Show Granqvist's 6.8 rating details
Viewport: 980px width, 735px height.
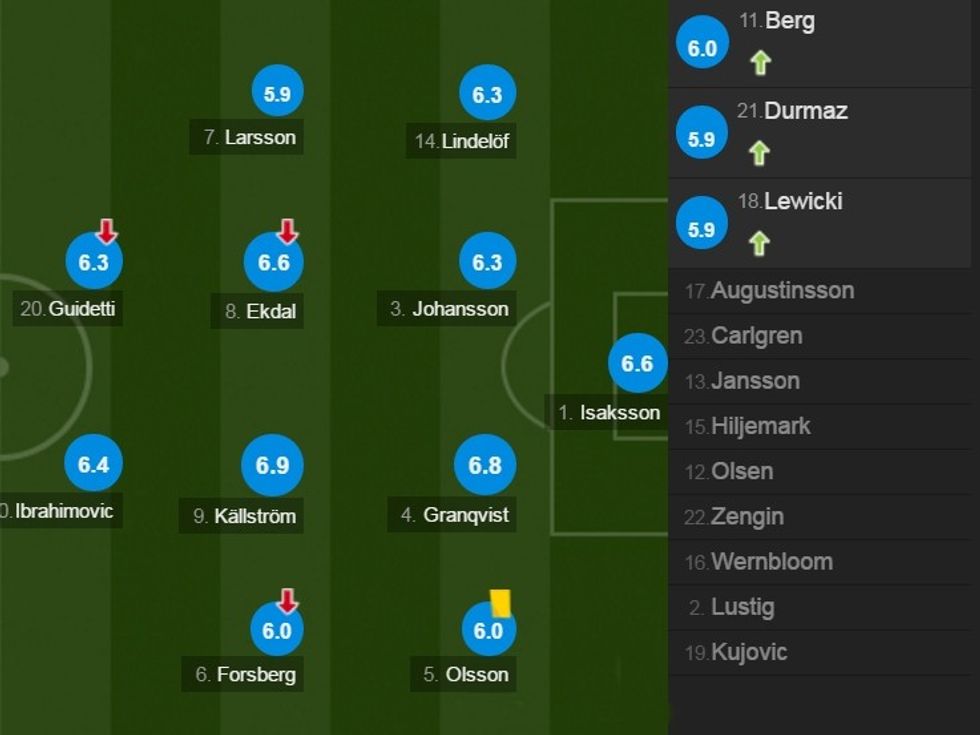click(x=485, y=465)
